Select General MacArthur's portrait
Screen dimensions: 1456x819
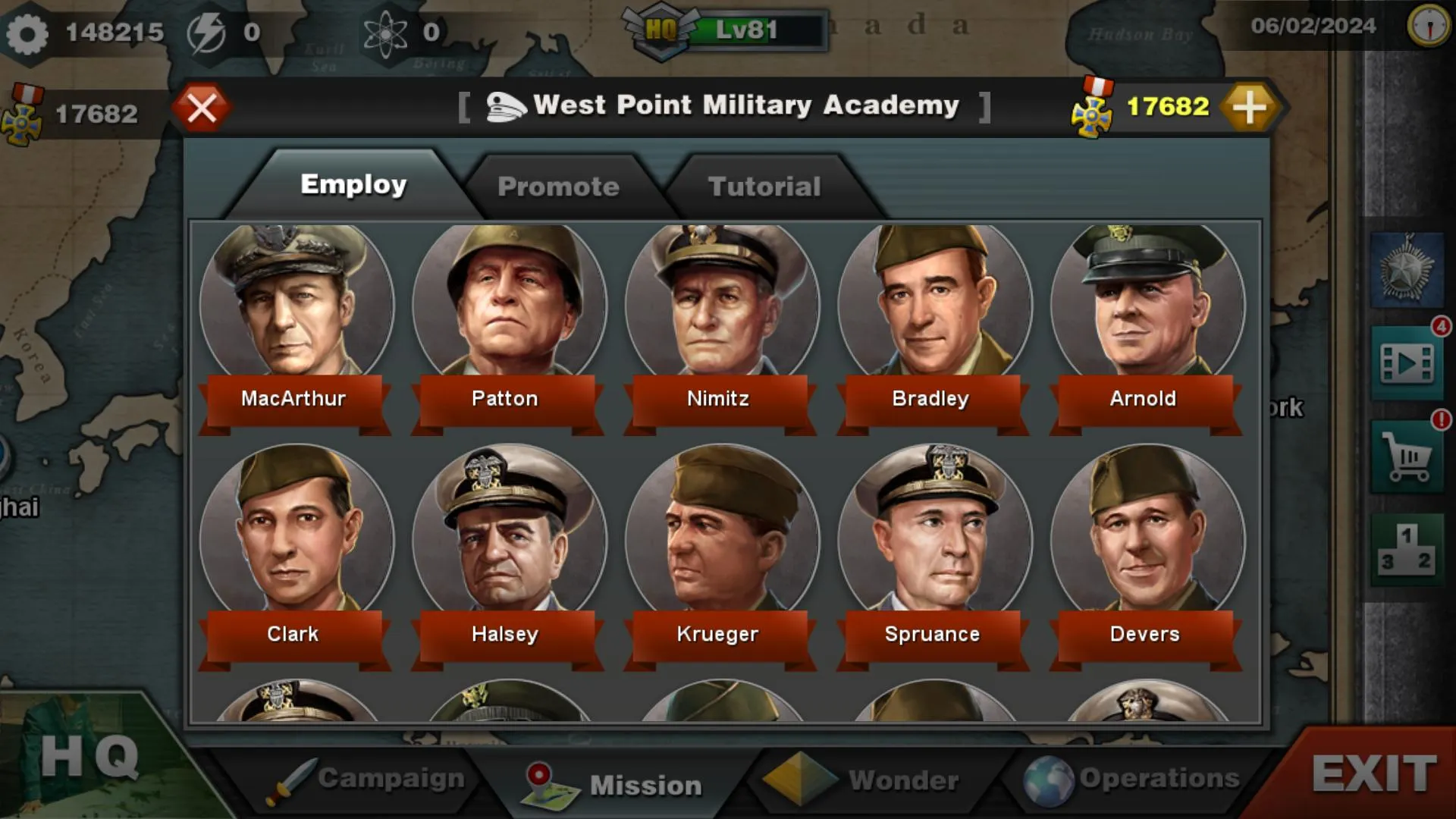tap(294, 303)
